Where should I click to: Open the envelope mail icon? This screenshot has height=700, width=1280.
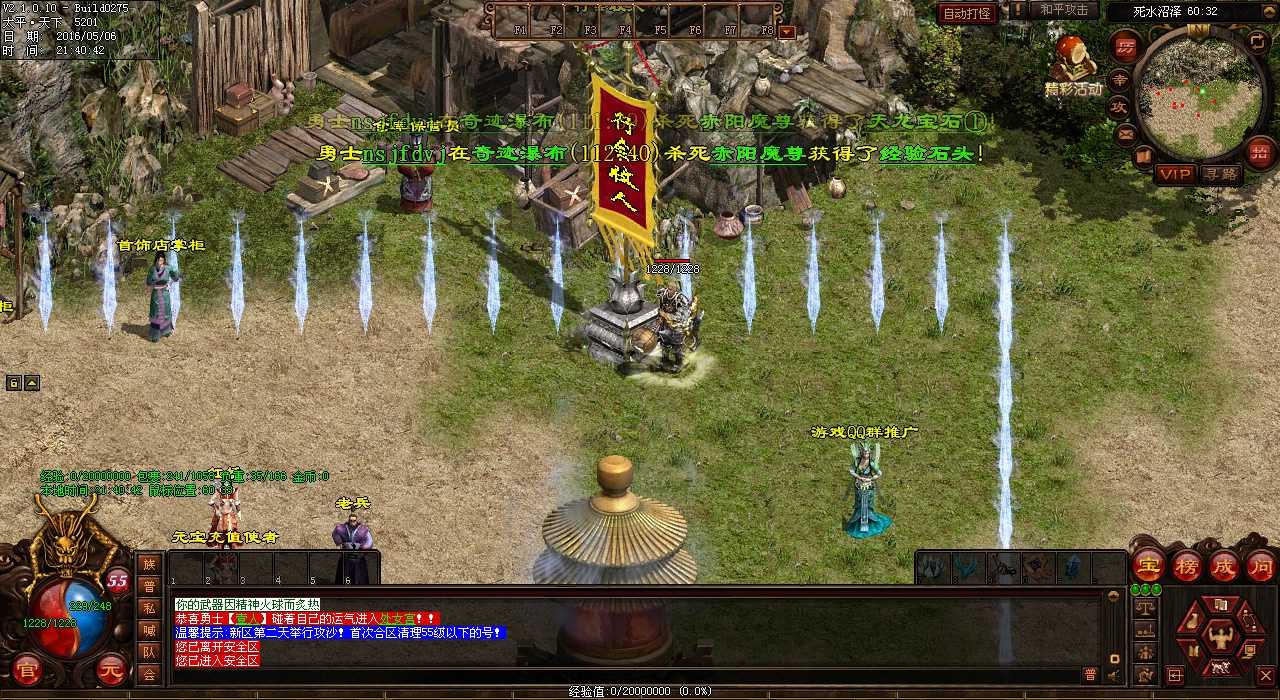click(x=1127, y=133)
